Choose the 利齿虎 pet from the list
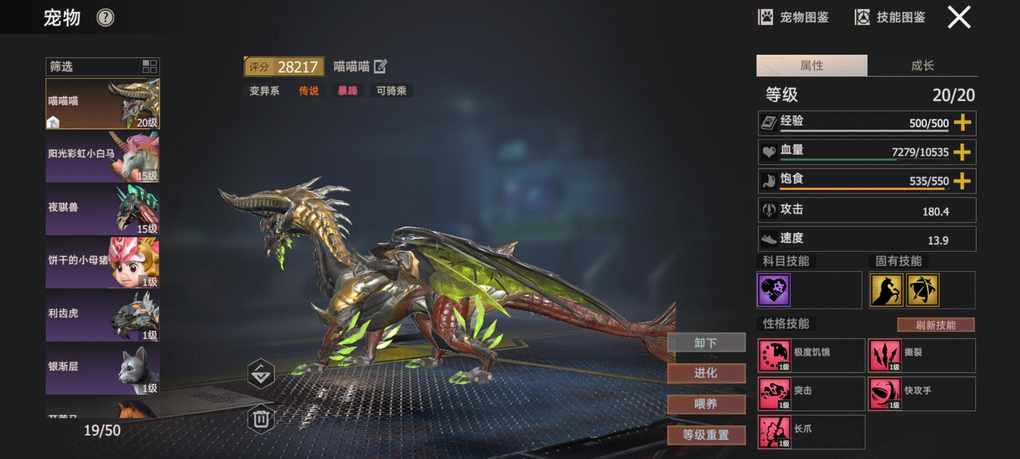 coord(102,314)
